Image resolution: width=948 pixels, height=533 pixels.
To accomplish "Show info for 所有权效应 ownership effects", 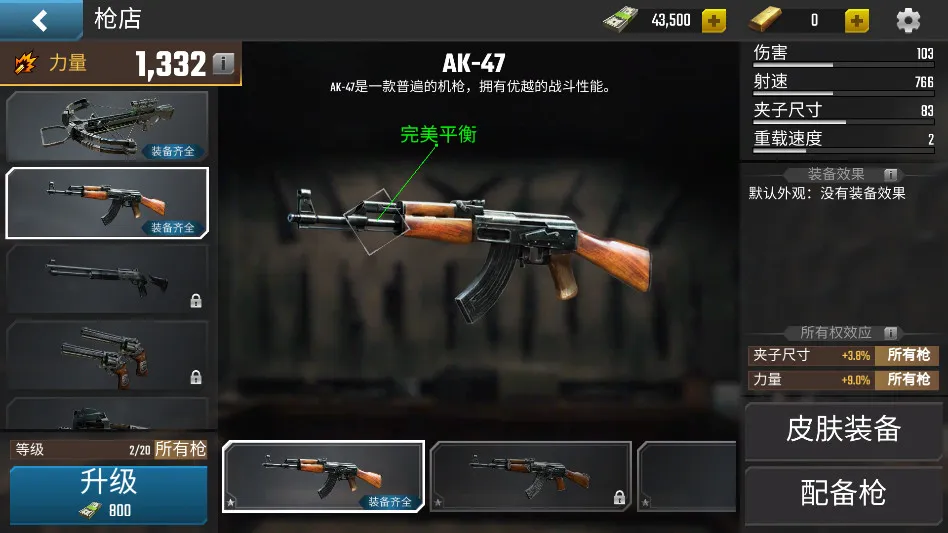I will (890, 333).
